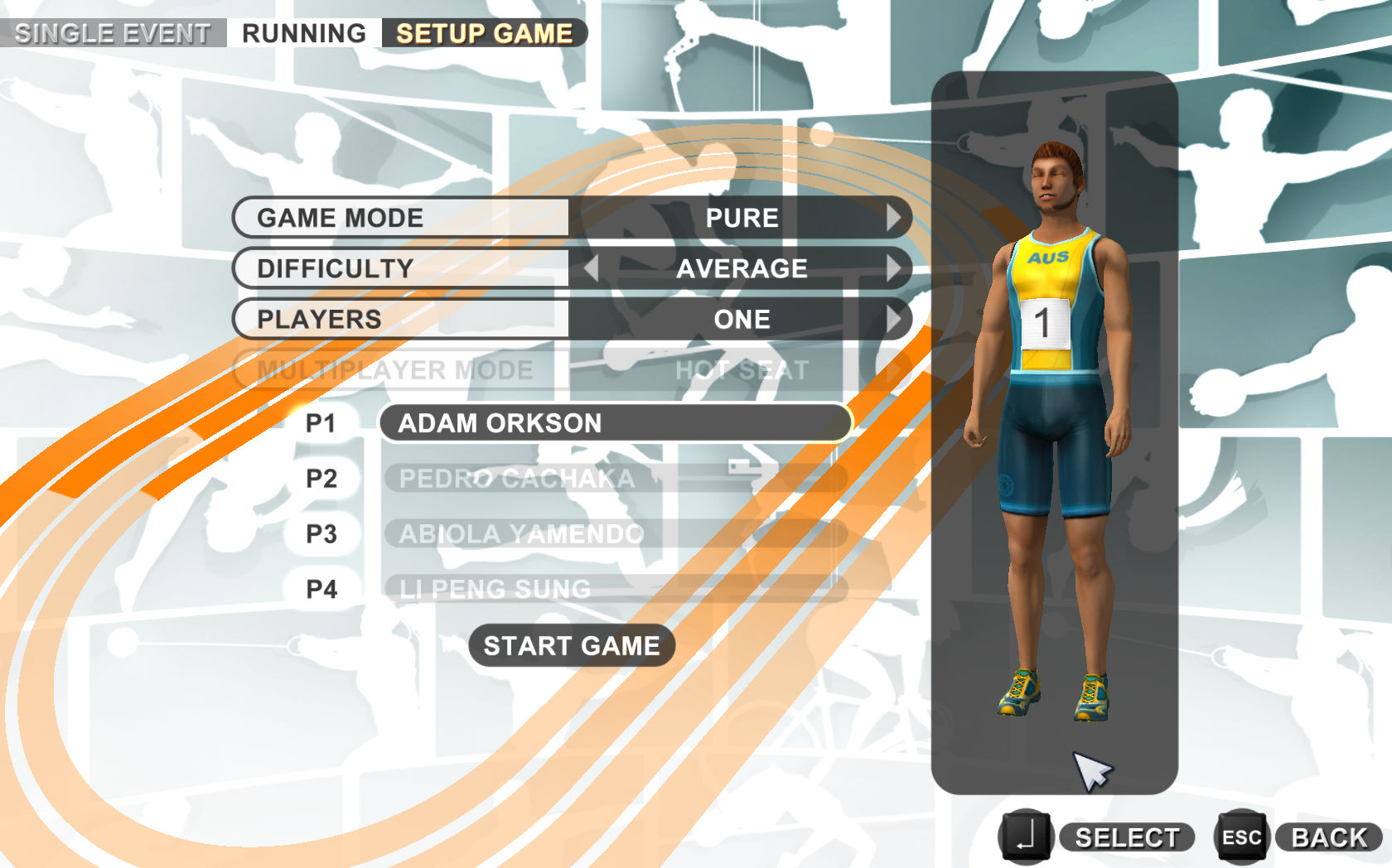Image resolution: width=1392 pixels, height=868 pixels.
Task: Choose the Difficulty setting row
Action: [401, 268]
